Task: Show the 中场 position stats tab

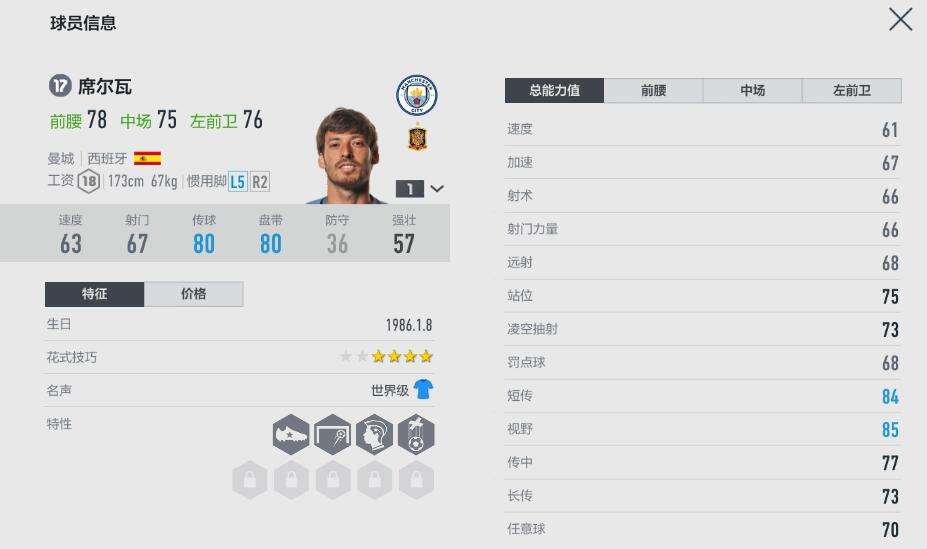Action: click(752, 90)
